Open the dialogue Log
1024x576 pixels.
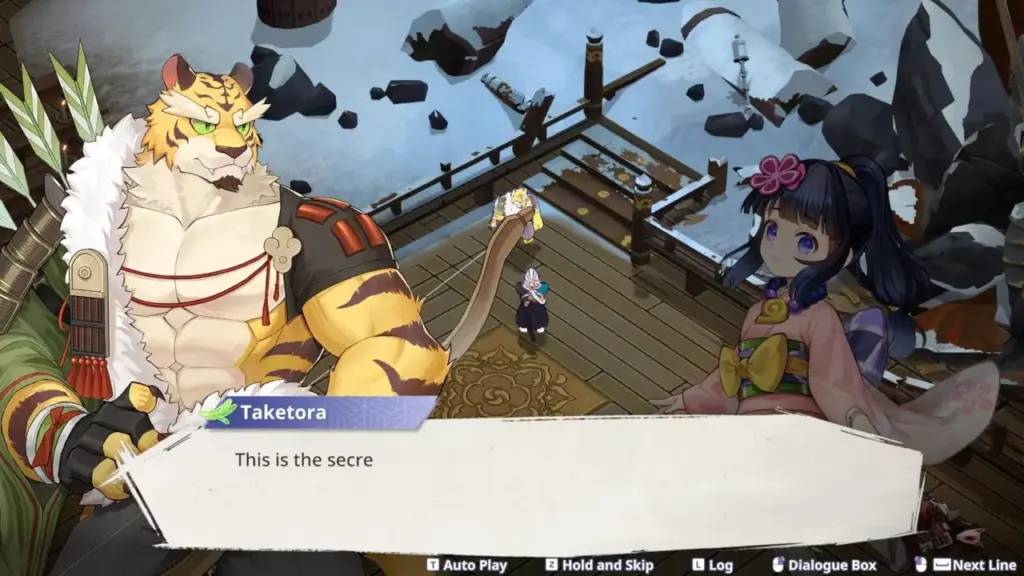712,565
